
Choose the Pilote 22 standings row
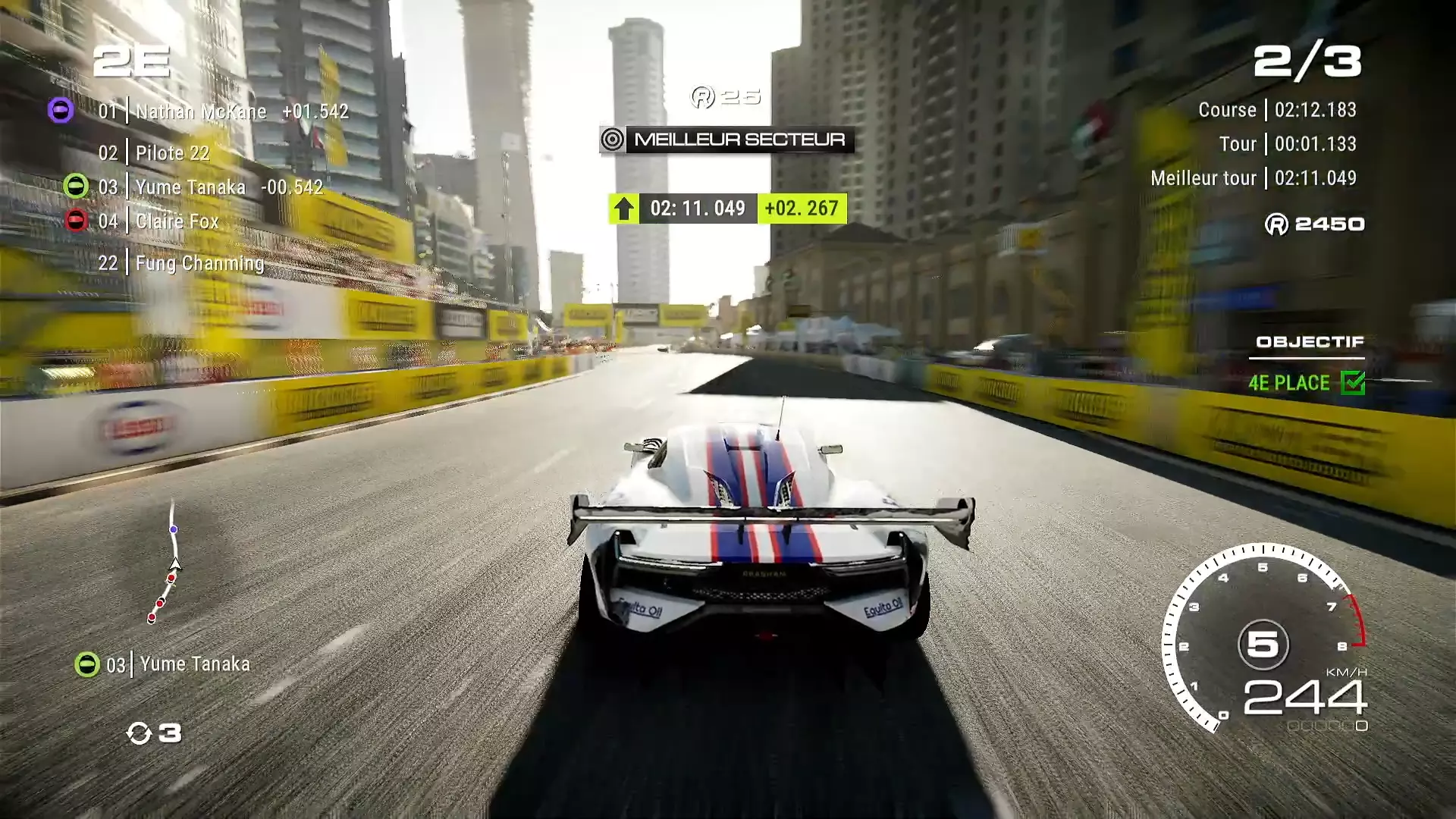point(172,153)
